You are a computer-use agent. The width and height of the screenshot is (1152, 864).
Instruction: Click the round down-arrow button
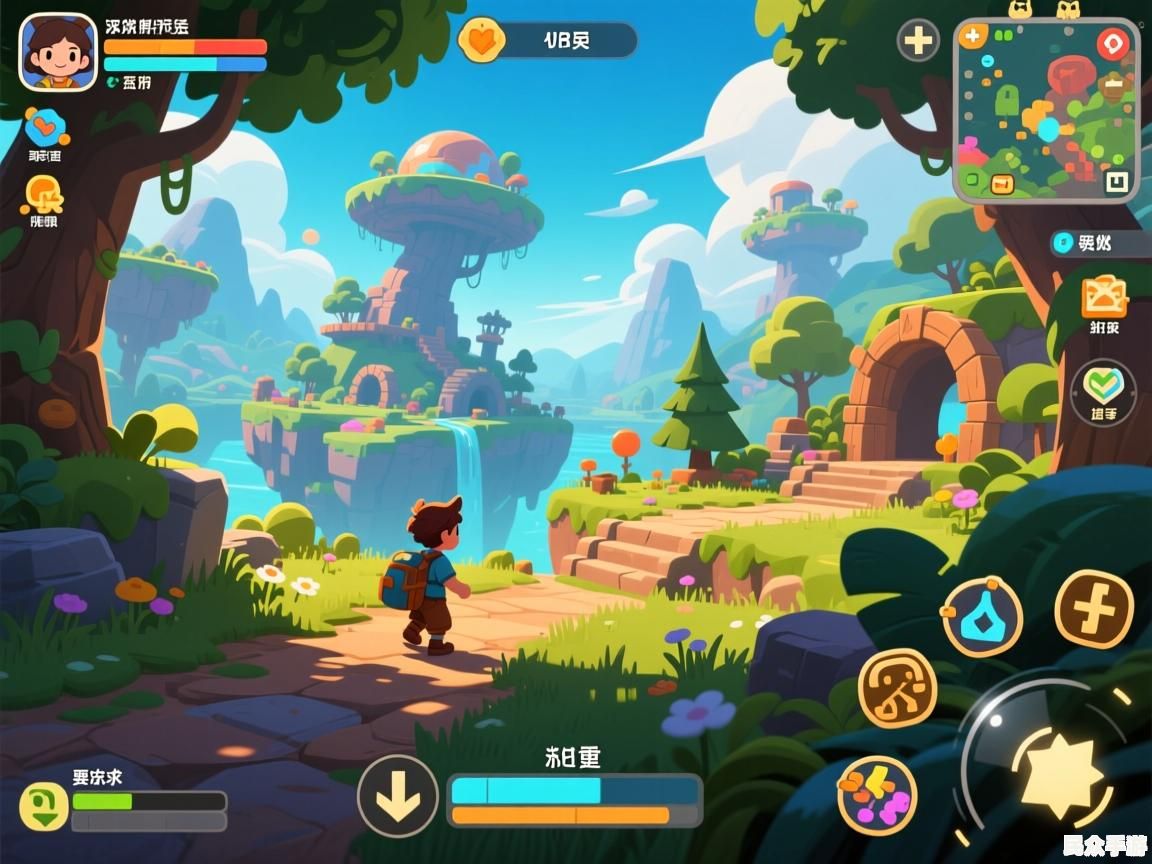[398, 795]
